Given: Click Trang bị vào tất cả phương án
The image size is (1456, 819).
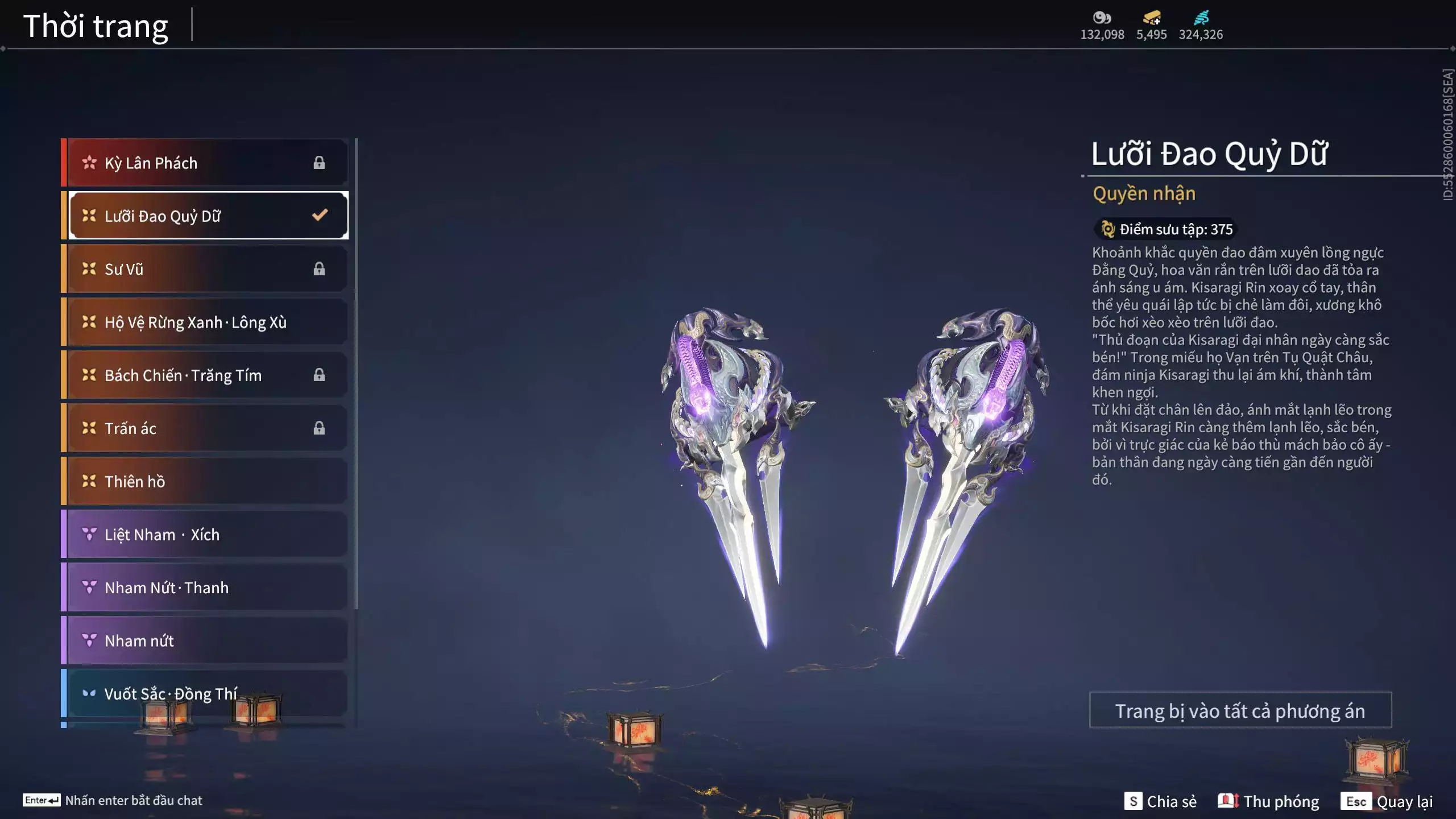Looking at the screenshot, I should (x=1240, y=711).
